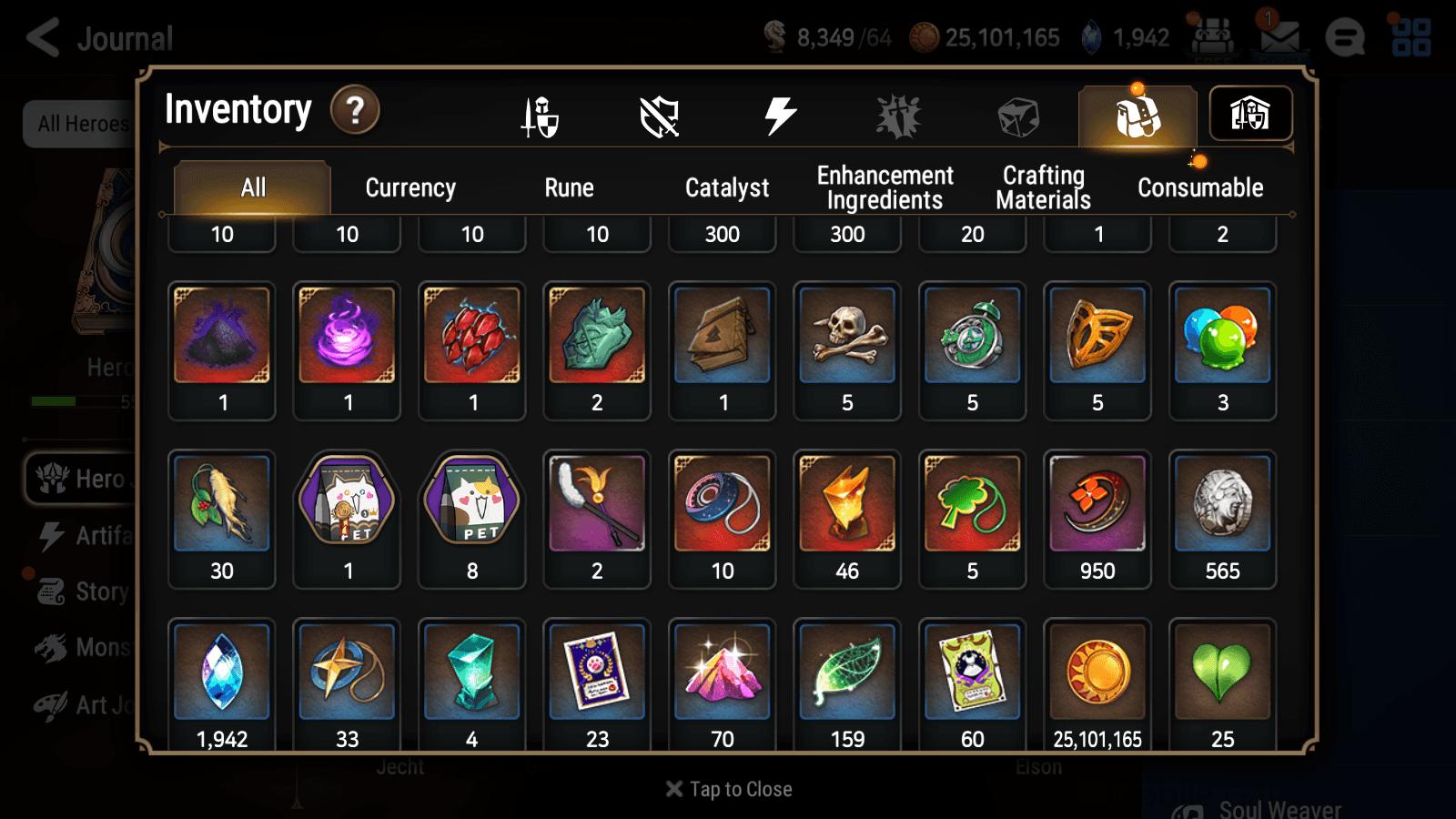Switch to the Catalyst tab
The width and height of the screenshot is (1456, 819).
coord(727,187)
